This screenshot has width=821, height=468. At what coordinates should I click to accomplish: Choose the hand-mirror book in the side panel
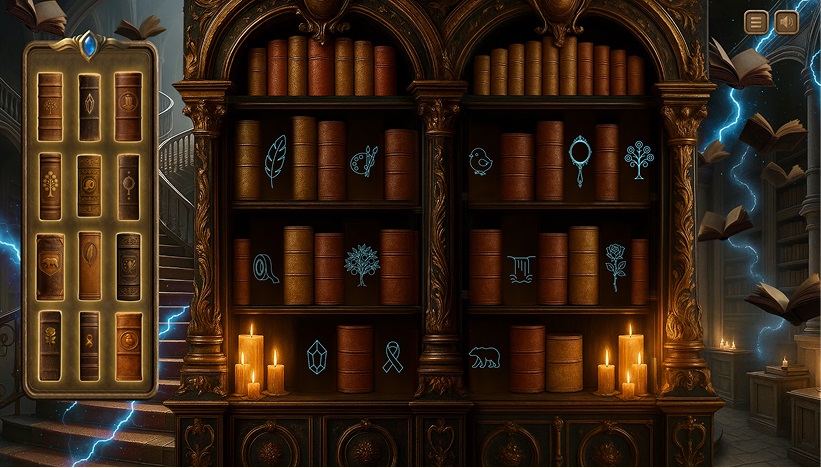click(x=128, y=186)
